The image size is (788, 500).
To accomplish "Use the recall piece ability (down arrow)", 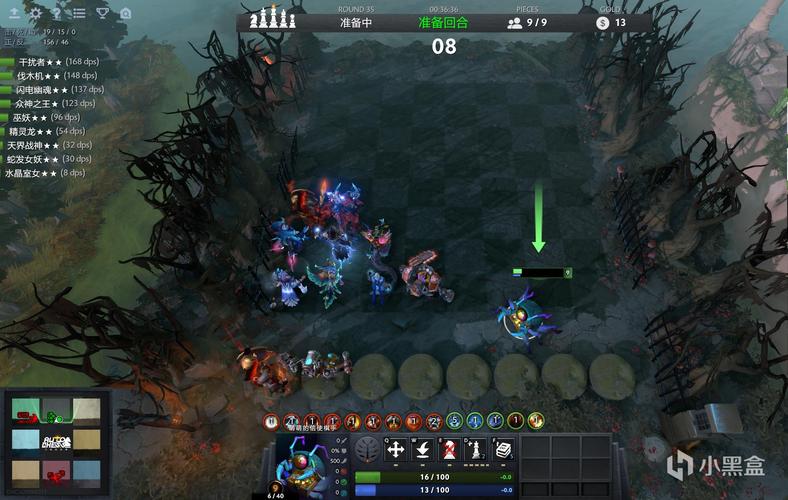I will 423,450.
